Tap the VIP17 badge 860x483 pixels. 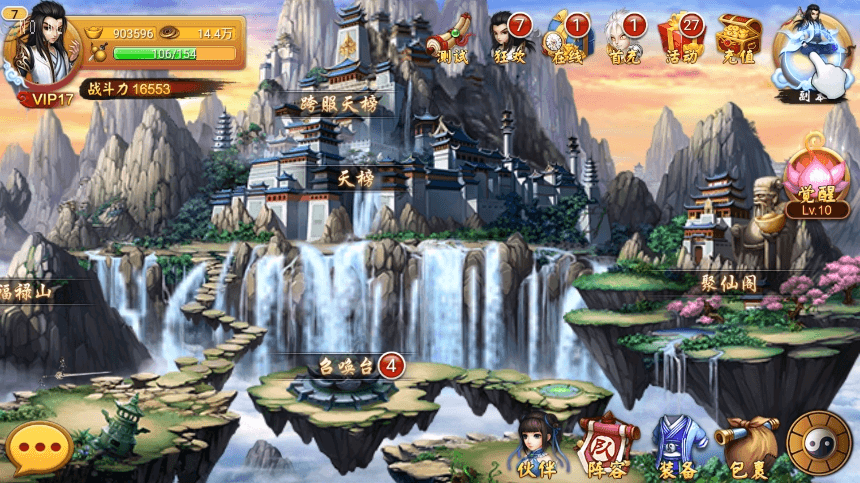[x=46, y=99]
